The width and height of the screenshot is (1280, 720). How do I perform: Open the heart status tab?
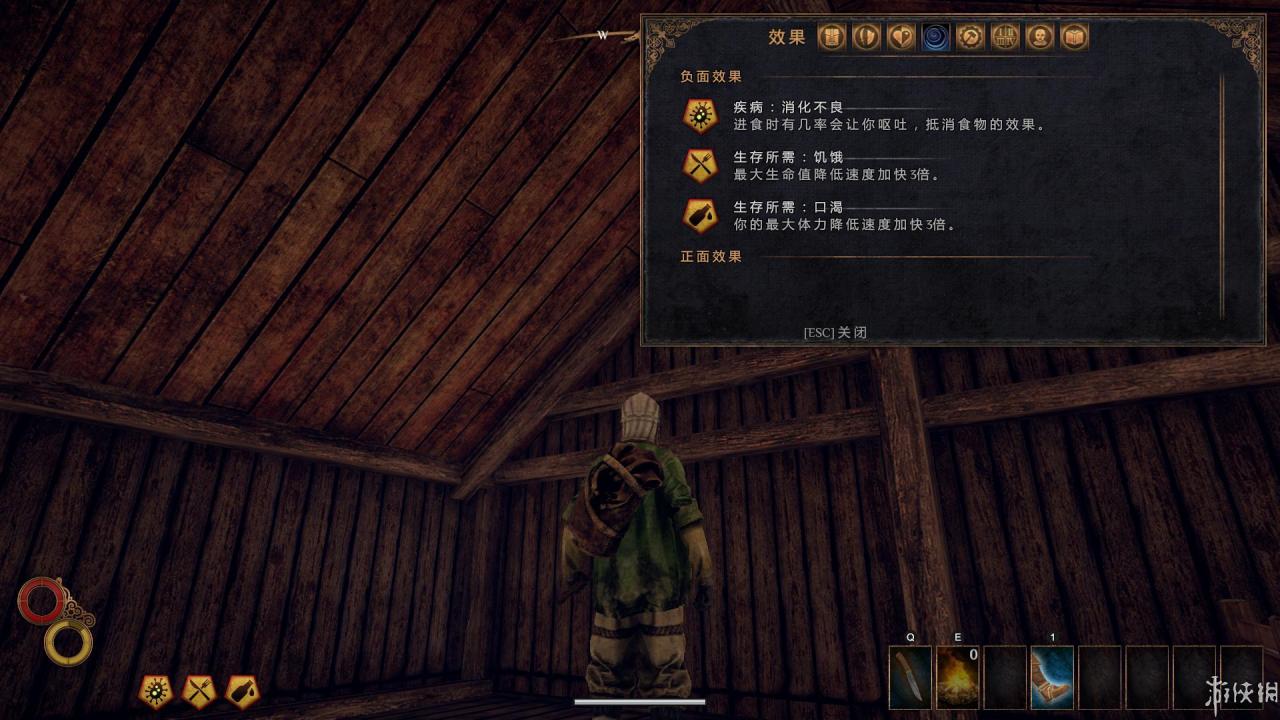[901, 38]
